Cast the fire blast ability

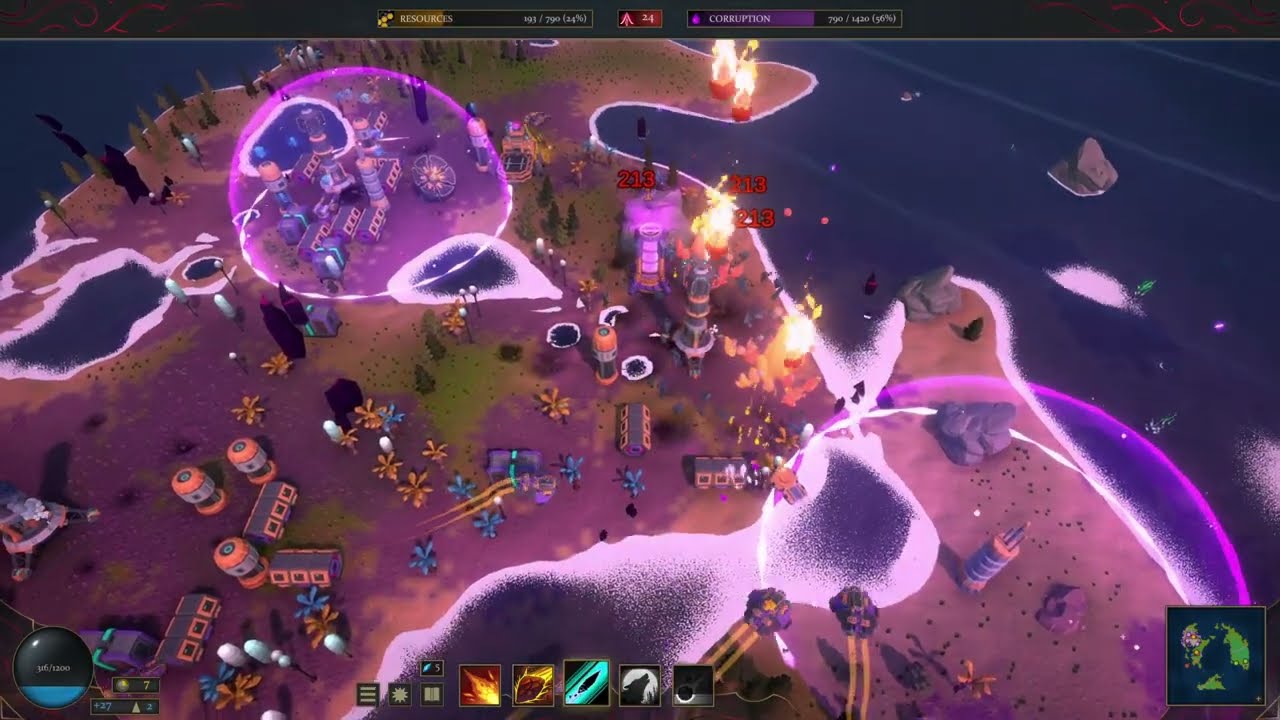click(x=480, y=686)
